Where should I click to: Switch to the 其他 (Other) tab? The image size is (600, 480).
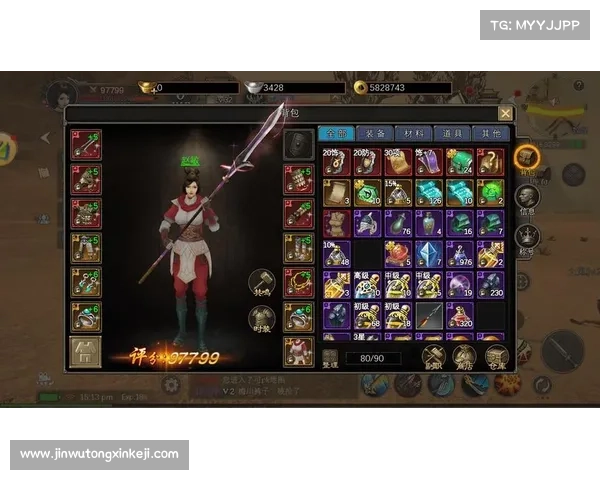(x=490, y=133)
